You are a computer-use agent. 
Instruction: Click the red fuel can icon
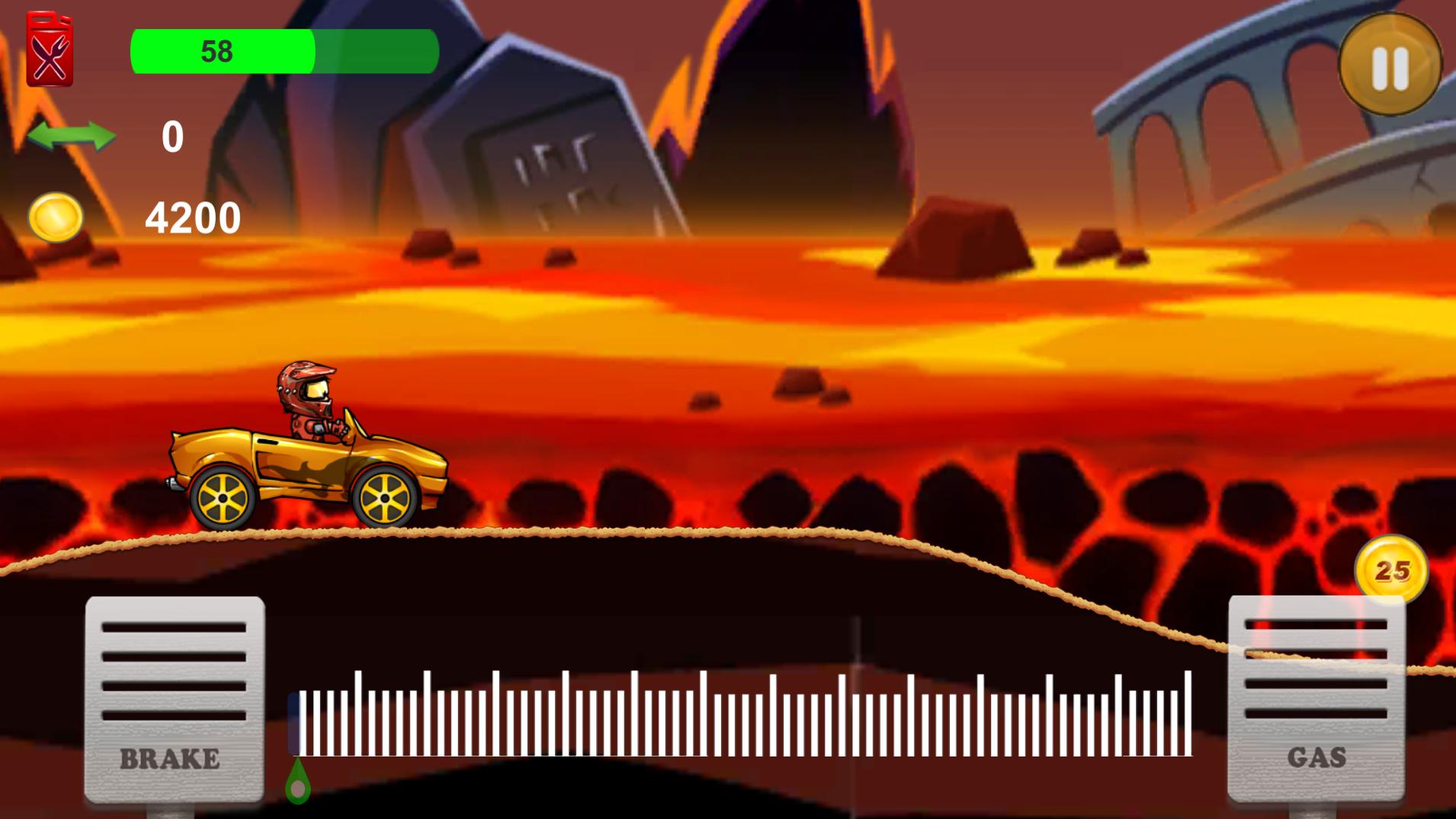click(50, 47)
